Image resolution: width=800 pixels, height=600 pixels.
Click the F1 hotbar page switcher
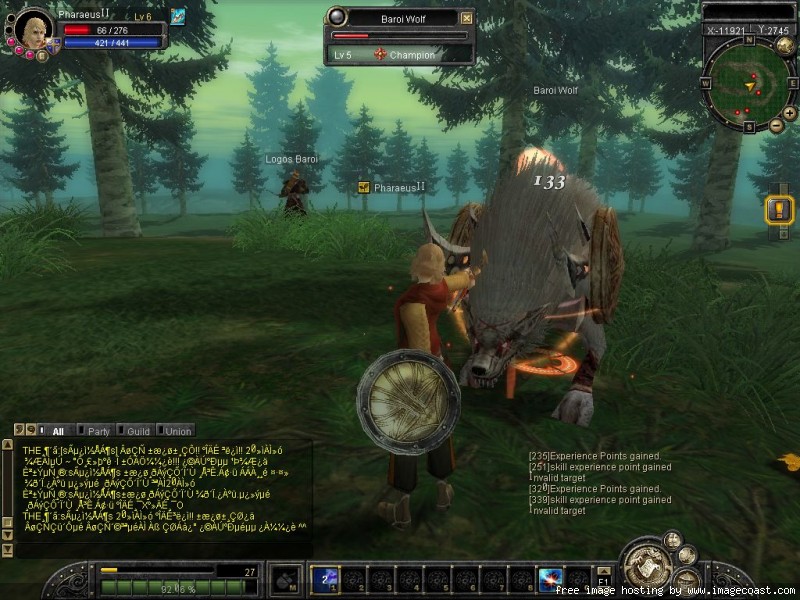pyautogui.click(x=603, y=579)
